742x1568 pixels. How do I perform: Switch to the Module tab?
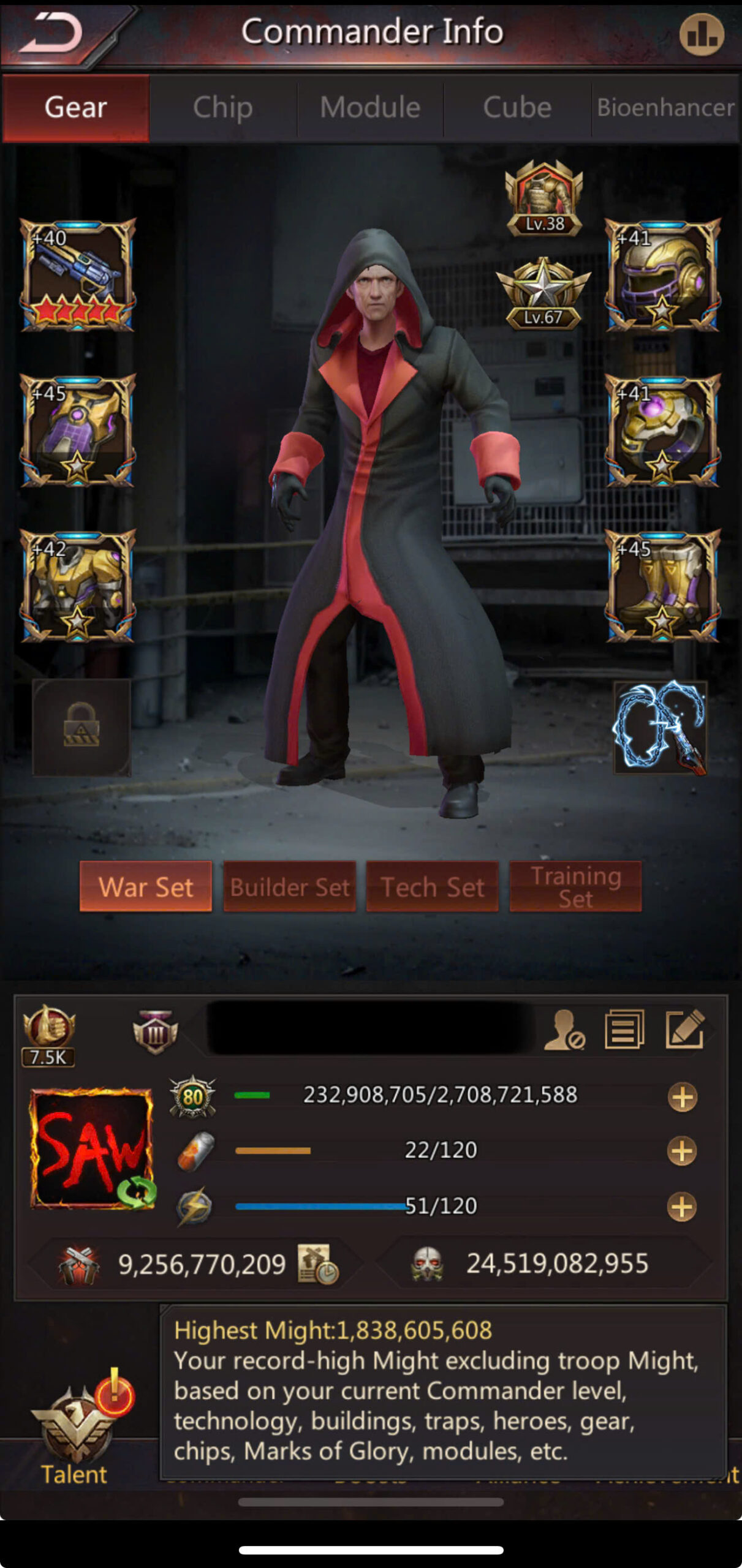coord(370,108)
